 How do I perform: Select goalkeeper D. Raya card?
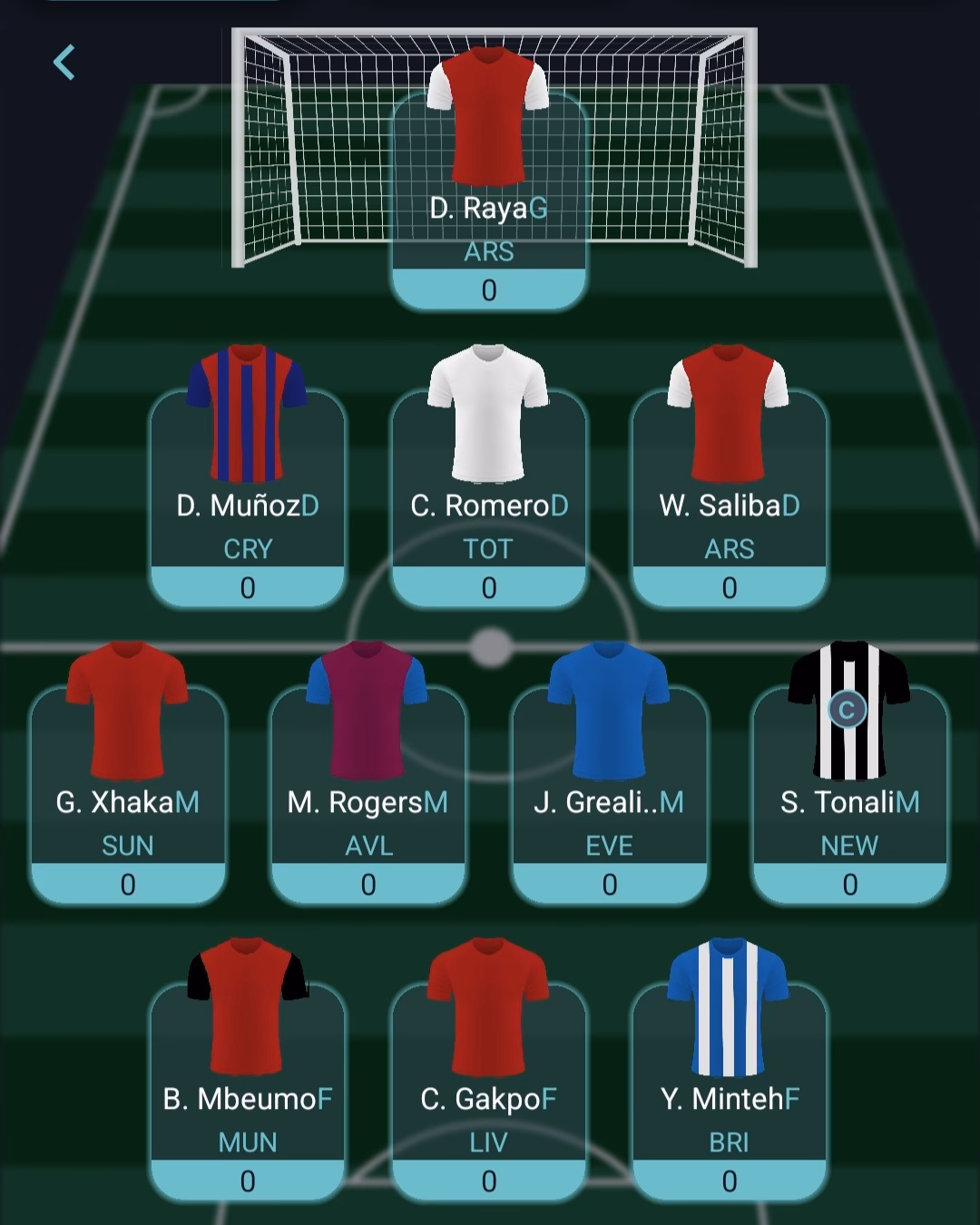(488, 209)
